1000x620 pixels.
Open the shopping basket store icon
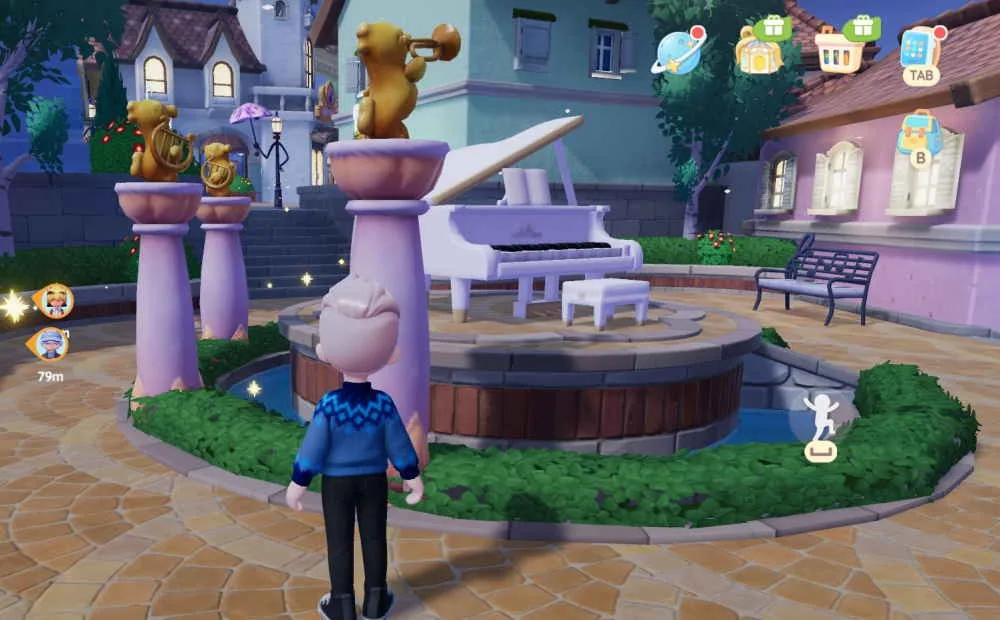(x=839, y=50)
